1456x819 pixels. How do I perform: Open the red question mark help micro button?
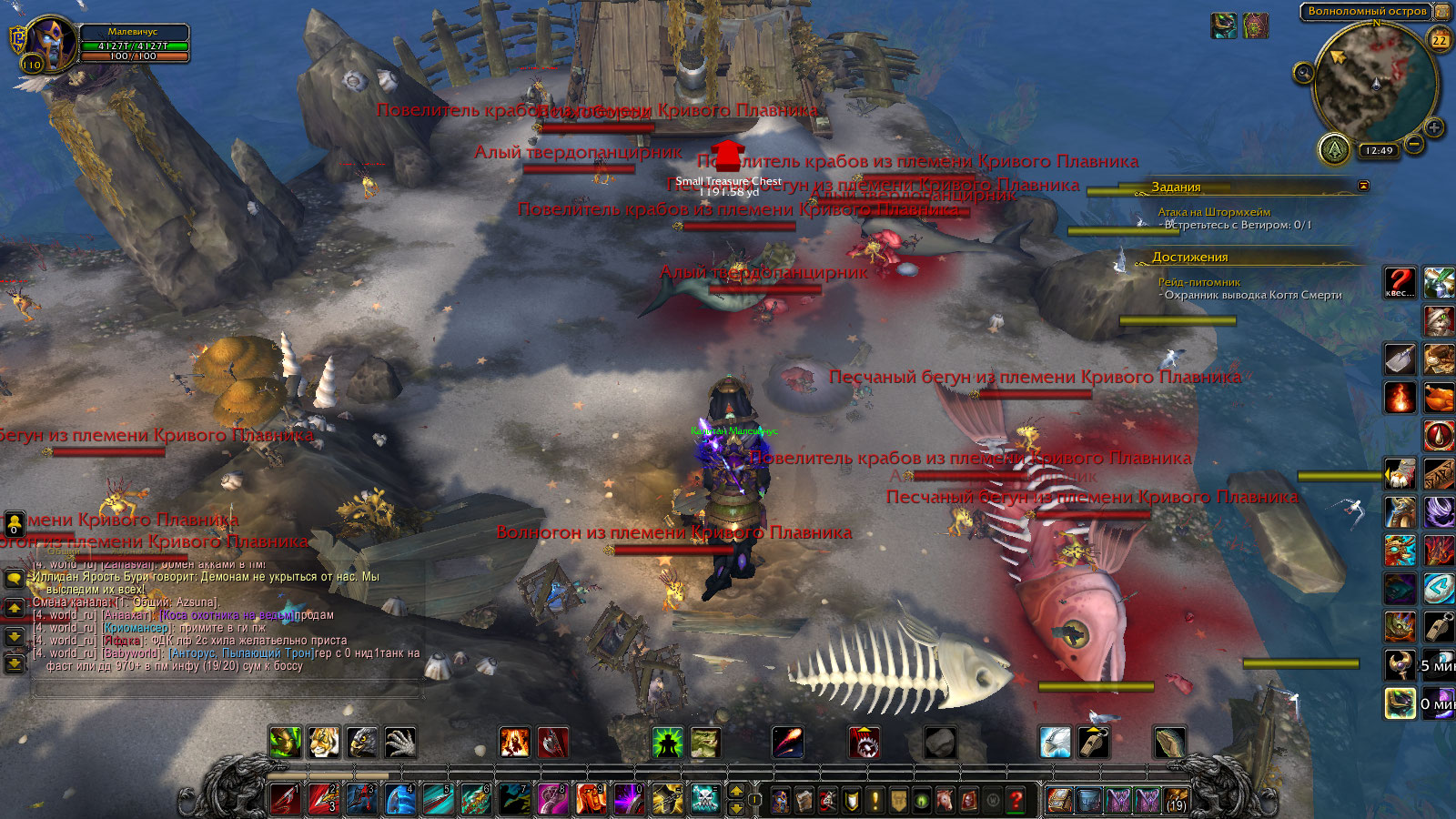[x=1016, y=800]
